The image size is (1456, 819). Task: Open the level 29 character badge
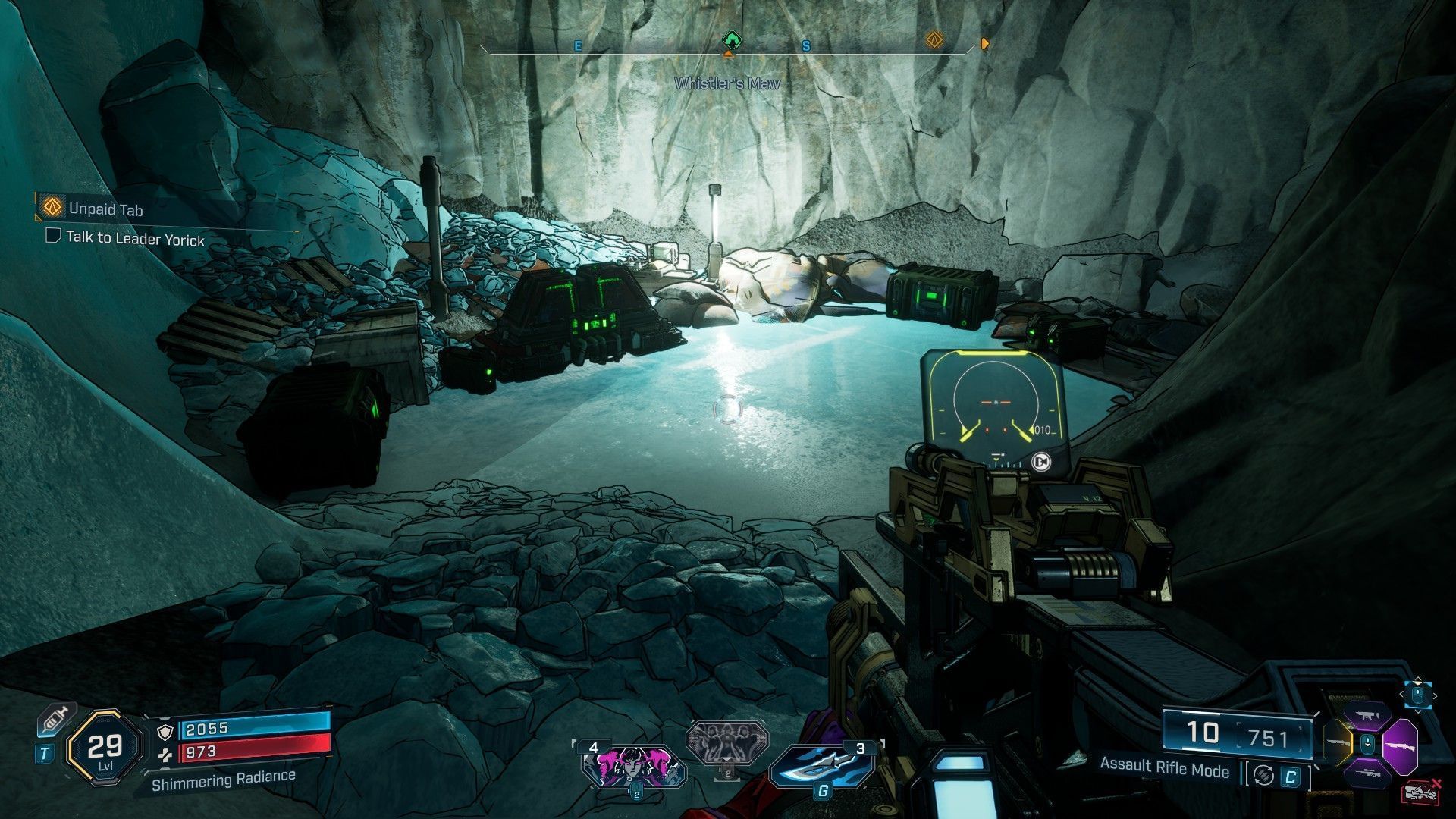coord(105,748)
